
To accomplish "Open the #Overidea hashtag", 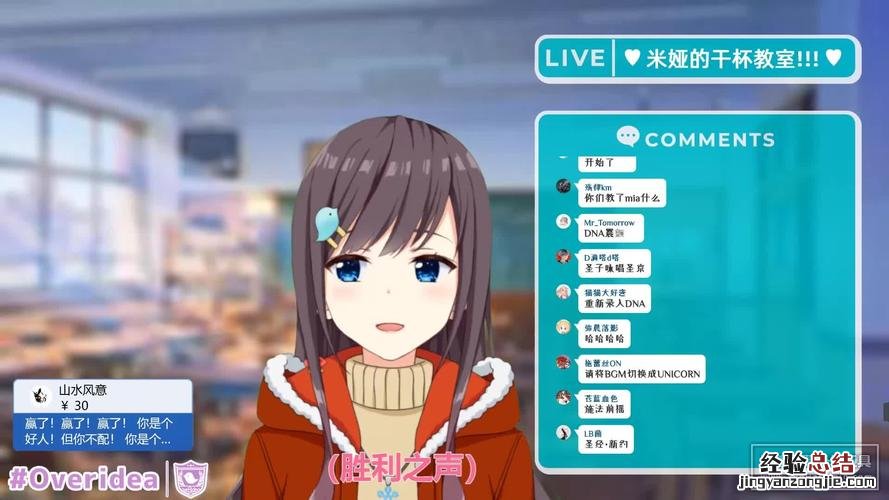I will pos(84,479).
